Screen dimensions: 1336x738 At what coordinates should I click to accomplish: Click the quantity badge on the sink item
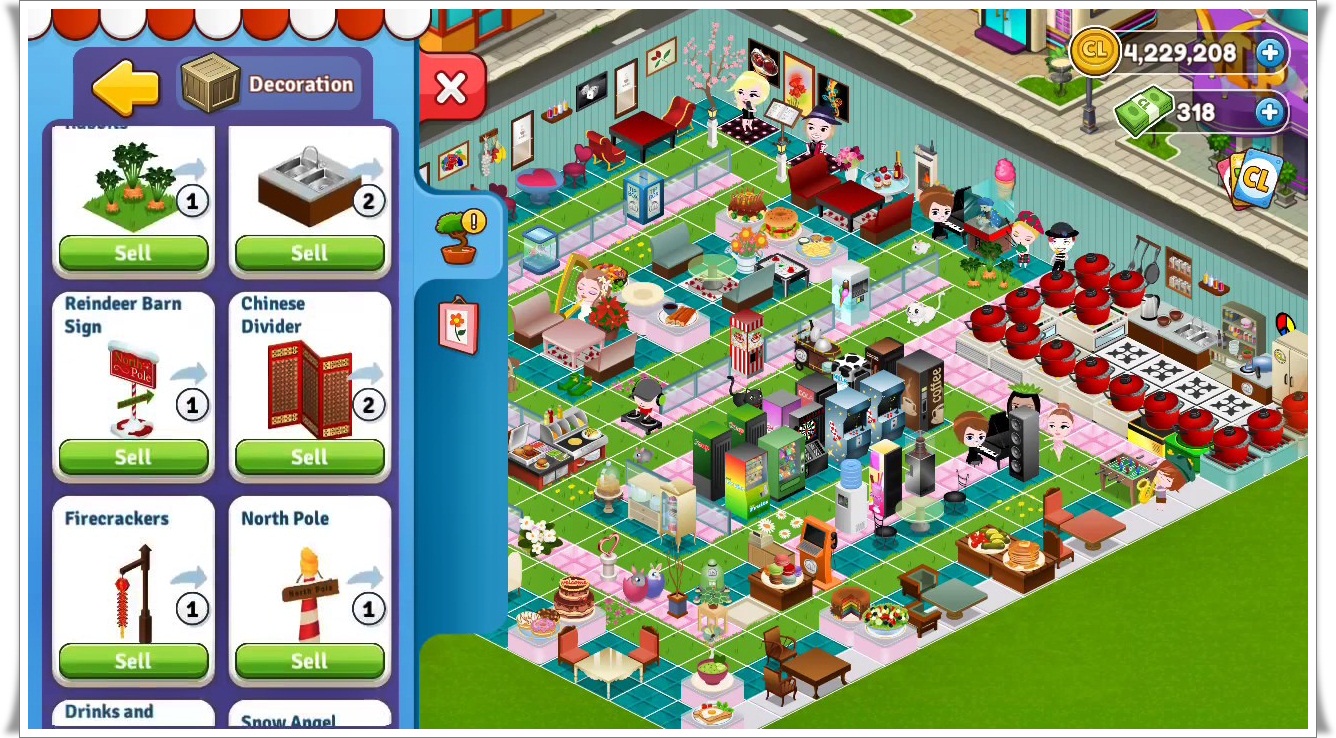[369, 200]
